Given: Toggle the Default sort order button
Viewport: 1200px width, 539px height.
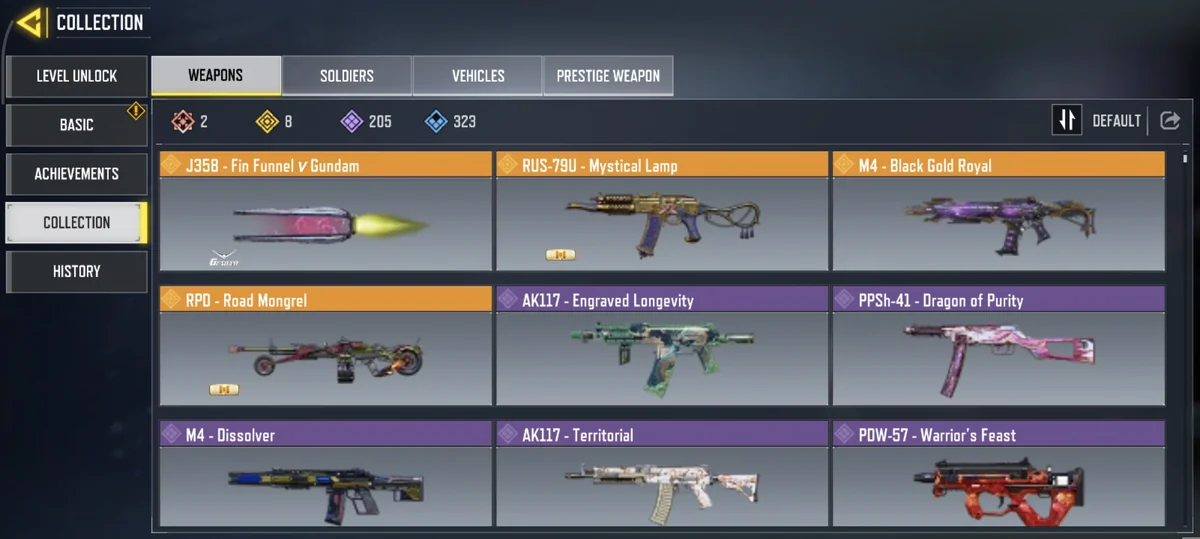Looking at the screenshot, I should click(x=1067, y=121).
